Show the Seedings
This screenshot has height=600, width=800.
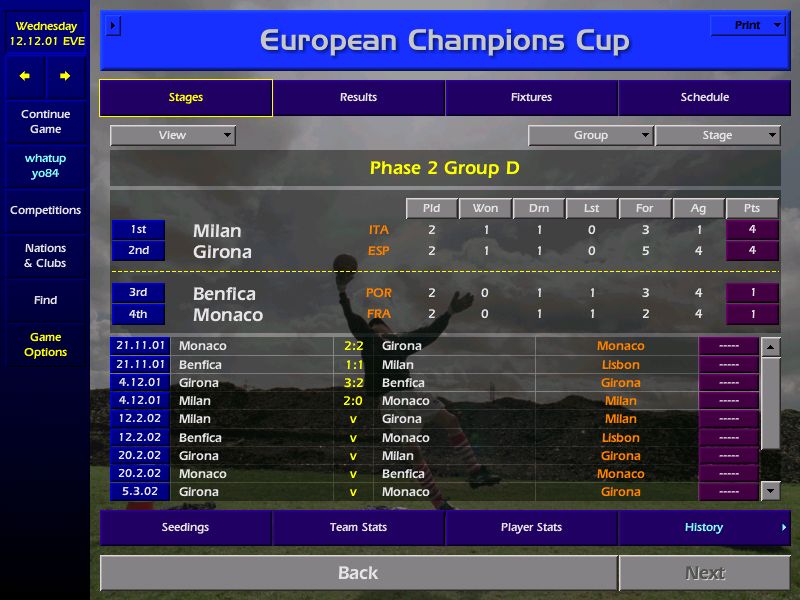coord(185,528)
